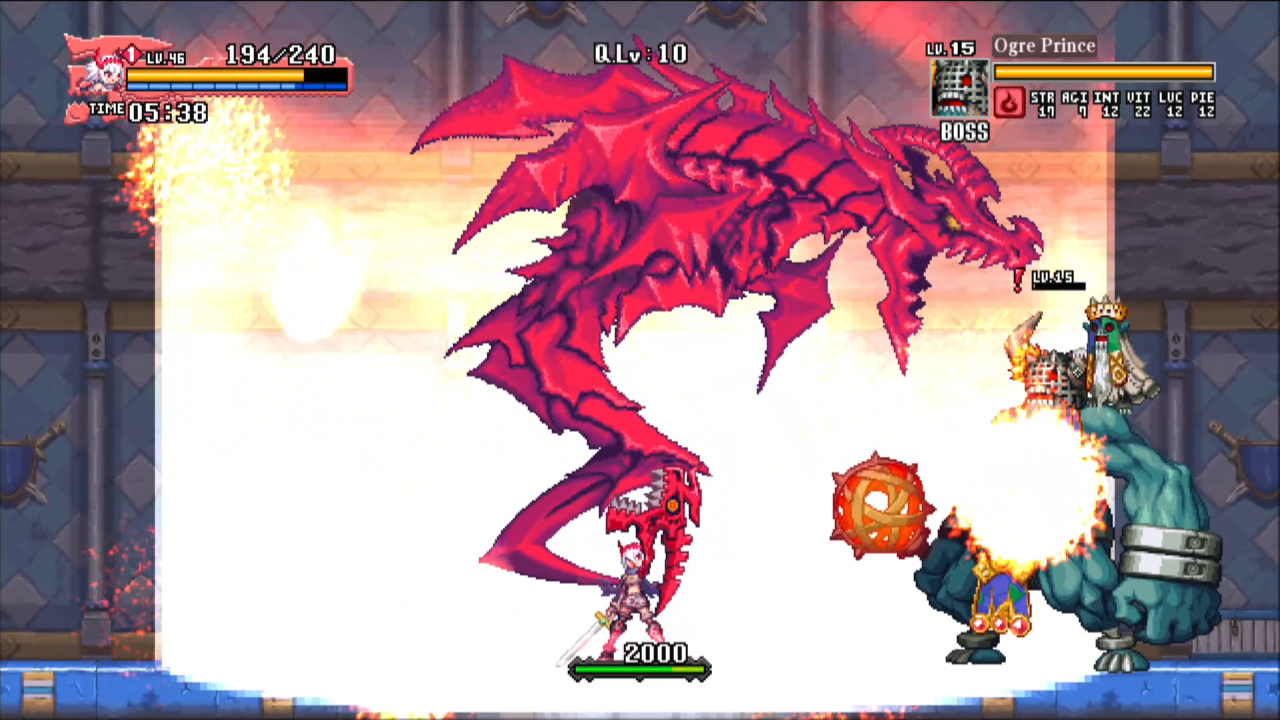Click the green durability bar under 2000
The height and width of the screenshot is (720, 1280).
(x=638, y=671)
